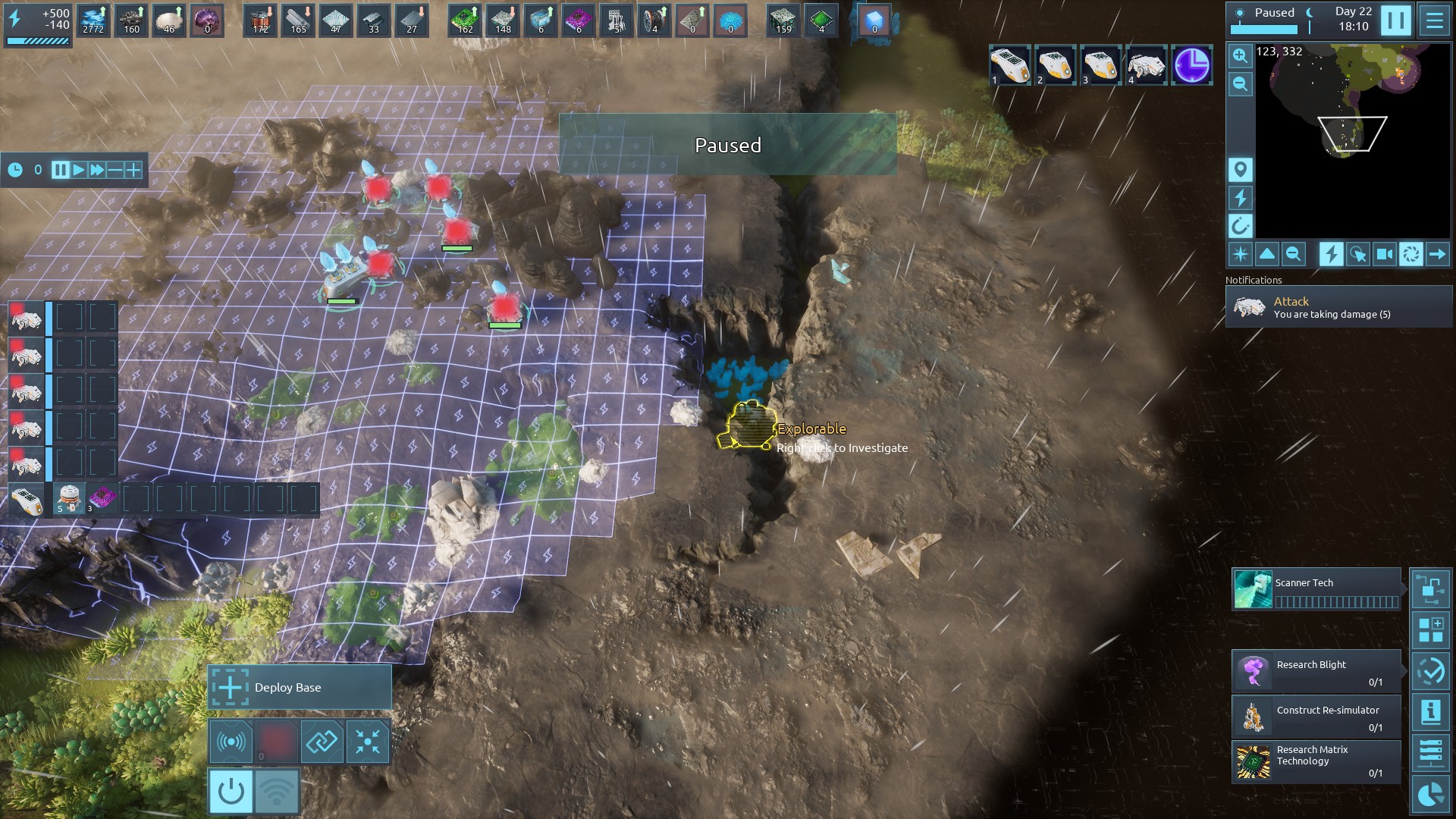Open the hamburger main menu
The width and height of the screenshot is (1456, 819).
tap(1434, 20)
